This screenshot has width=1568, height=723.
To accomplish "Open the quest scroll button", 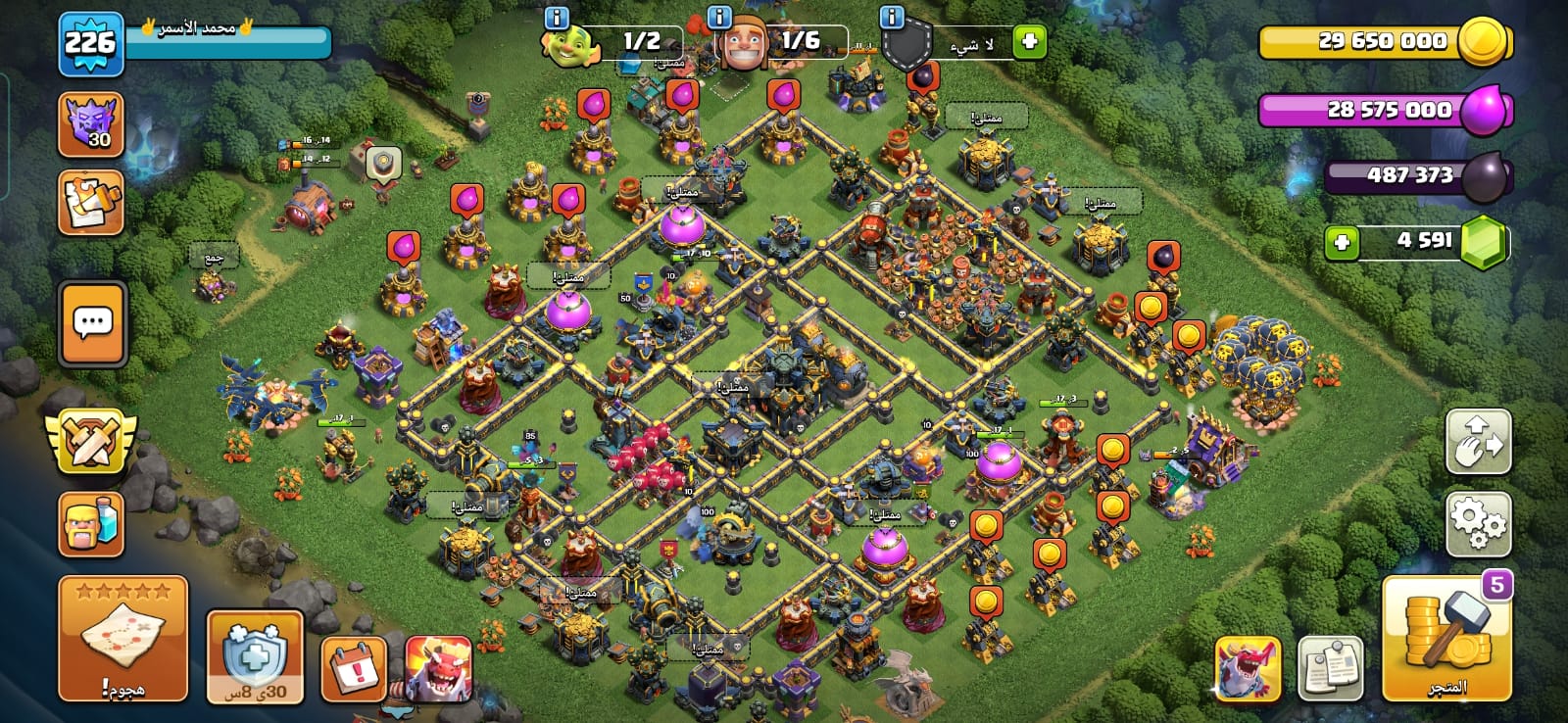I will click(91, 203).
